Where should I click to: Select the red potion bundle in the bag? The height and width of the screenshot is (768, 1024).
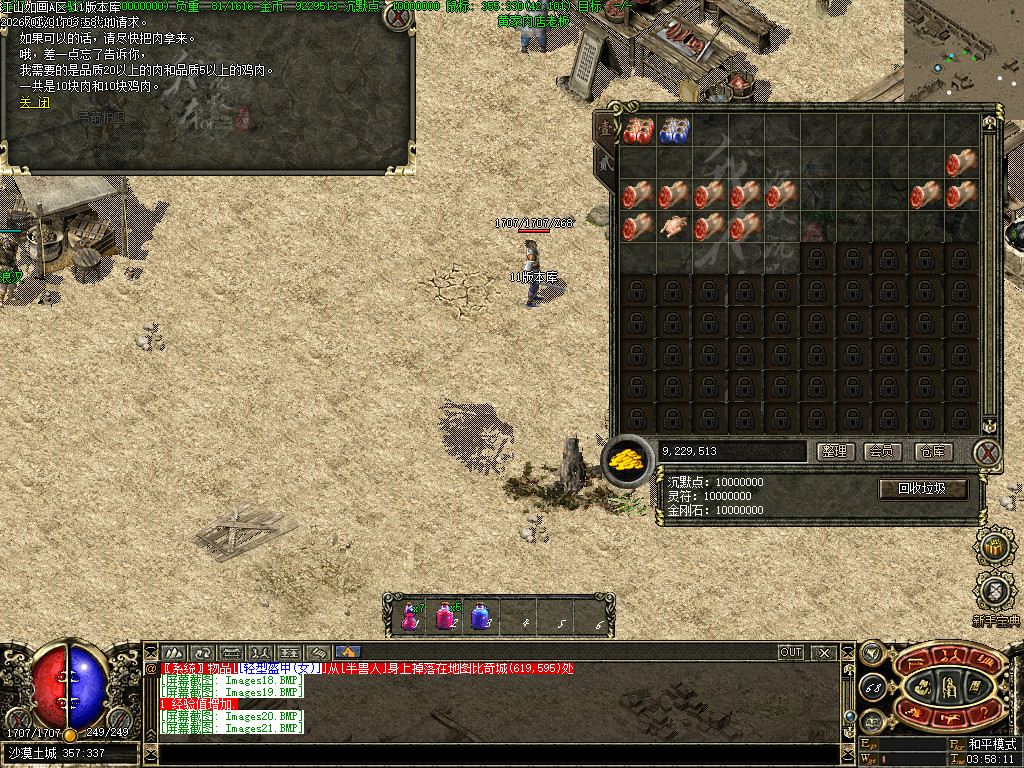(637, 130)
